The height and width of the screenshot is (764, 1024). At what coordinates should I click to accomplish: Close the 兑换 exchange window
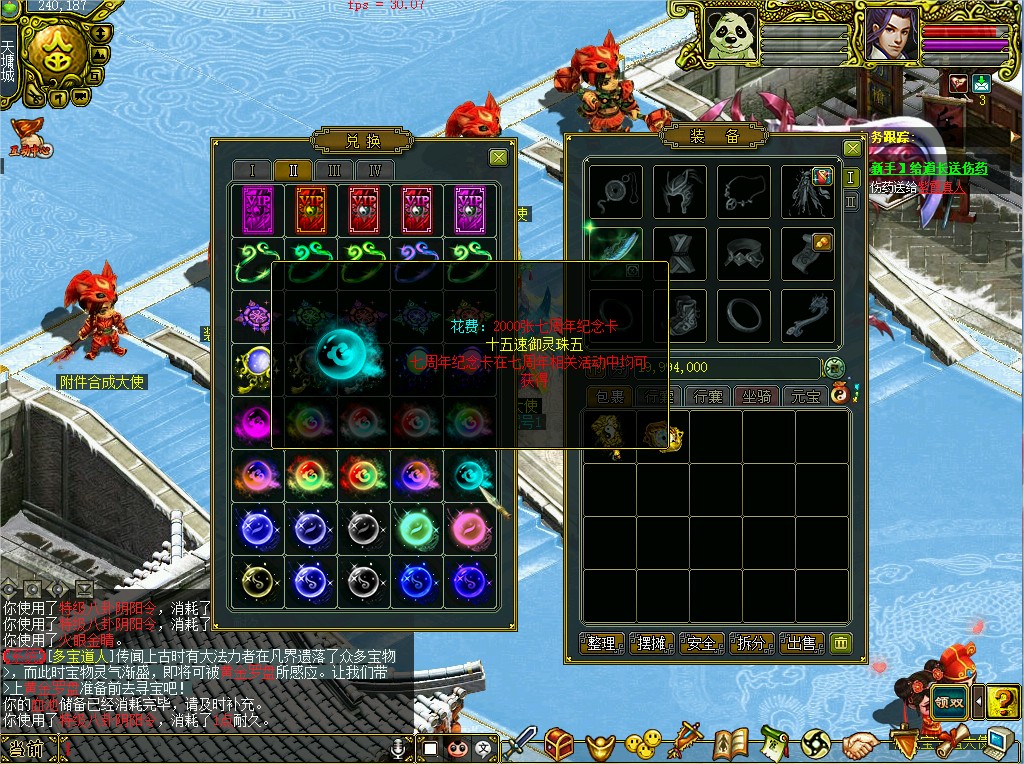pyautogui.click(x=498, y=157)
